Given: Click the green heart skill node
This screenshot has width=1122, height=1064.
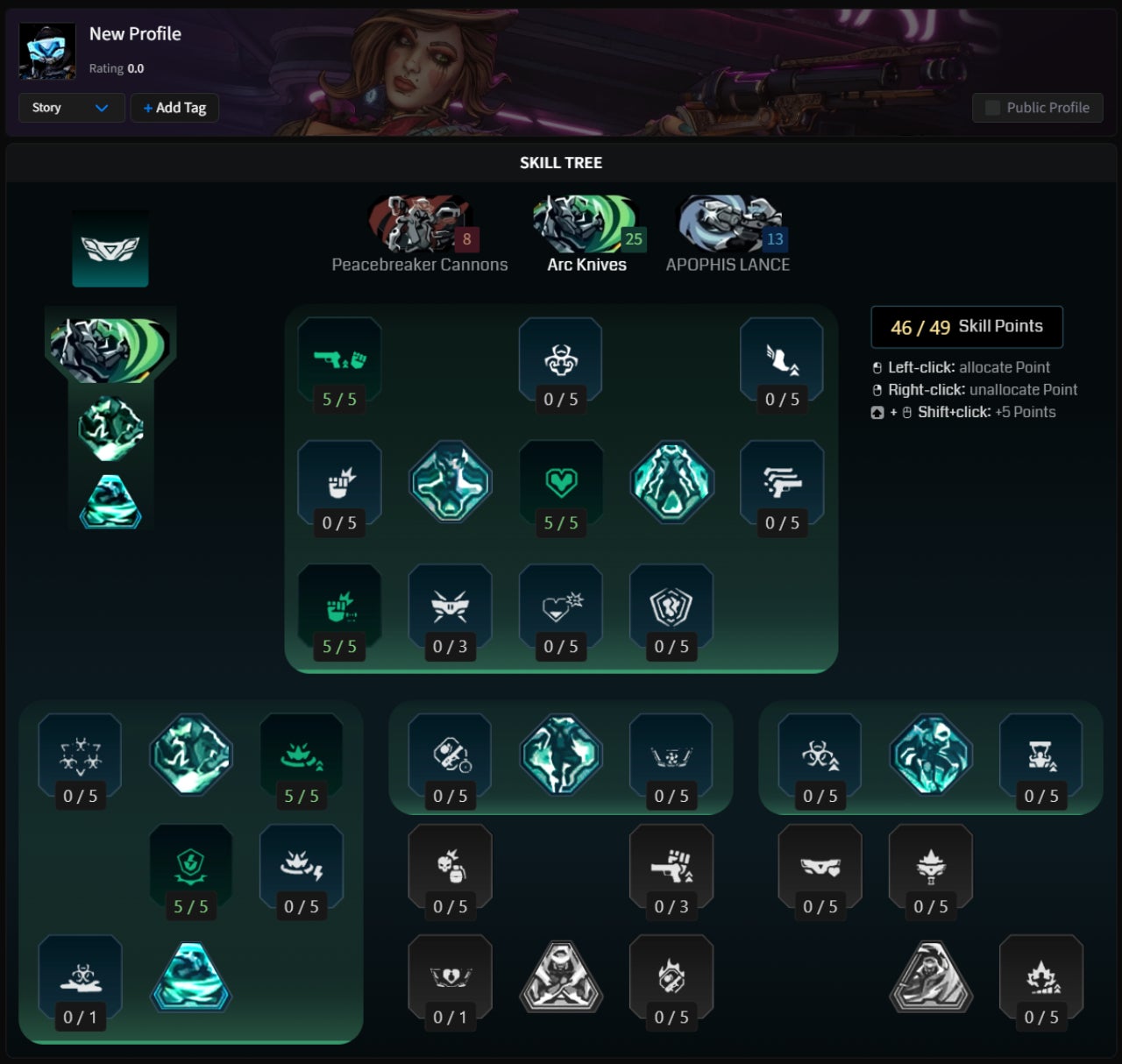Looking at the screenshot, I should point(561,482).
